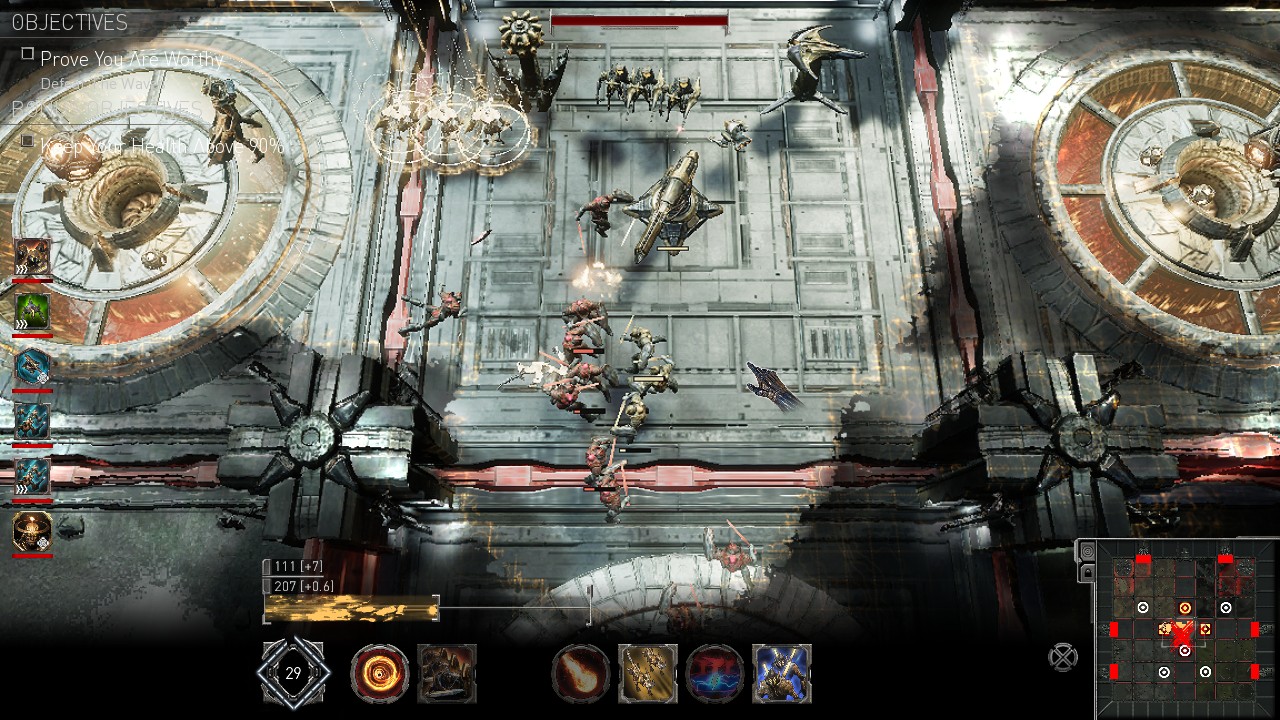
Task: Select the rocky barricade ability card
Action: [447, 672]
